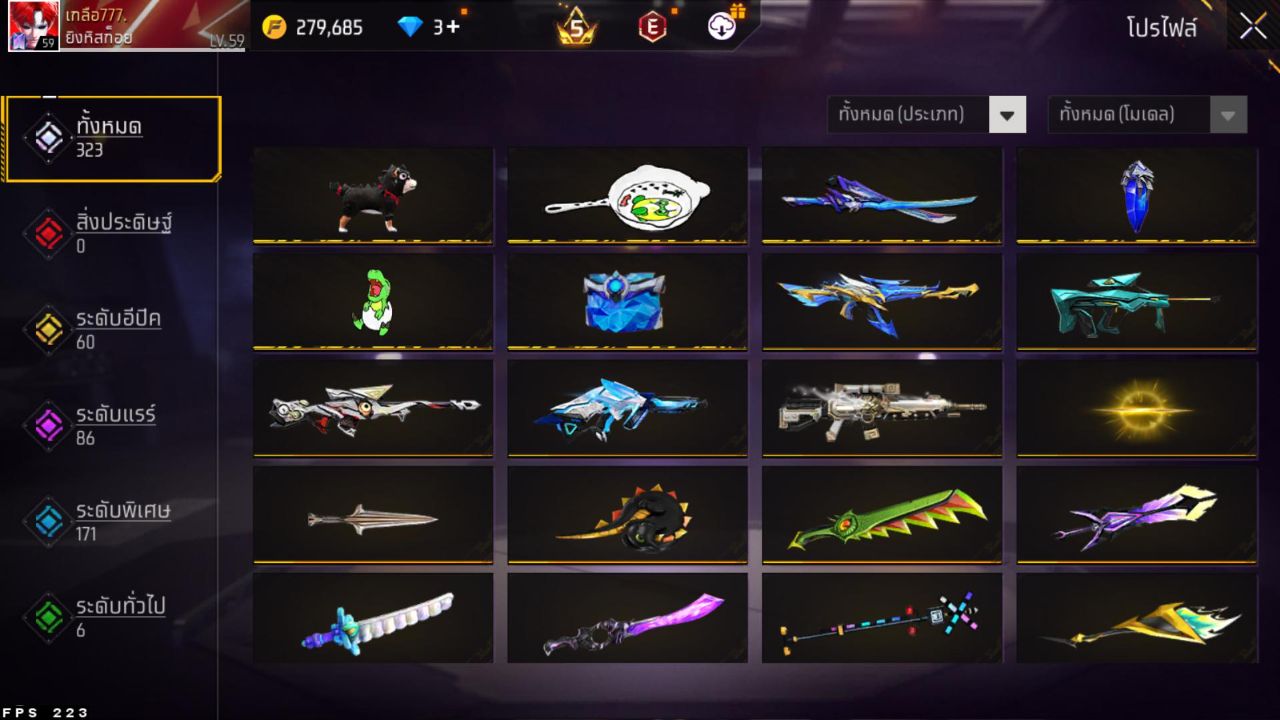Select the green ระดับทั่วไป rarity icon

pyautogui.click(x=47, y=614)
